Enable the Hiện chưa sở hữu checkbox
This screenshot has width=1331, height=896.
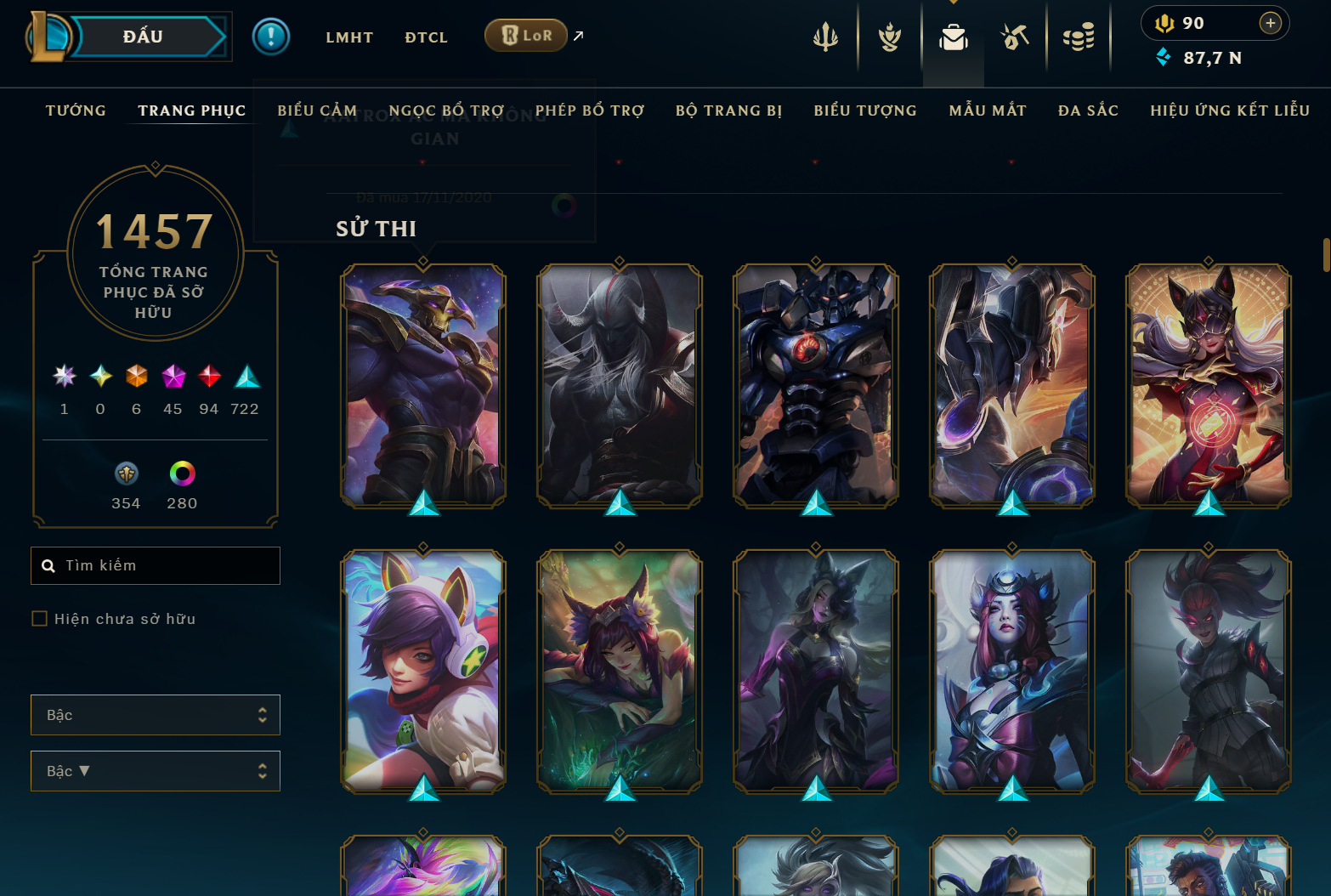click(39, 619)
